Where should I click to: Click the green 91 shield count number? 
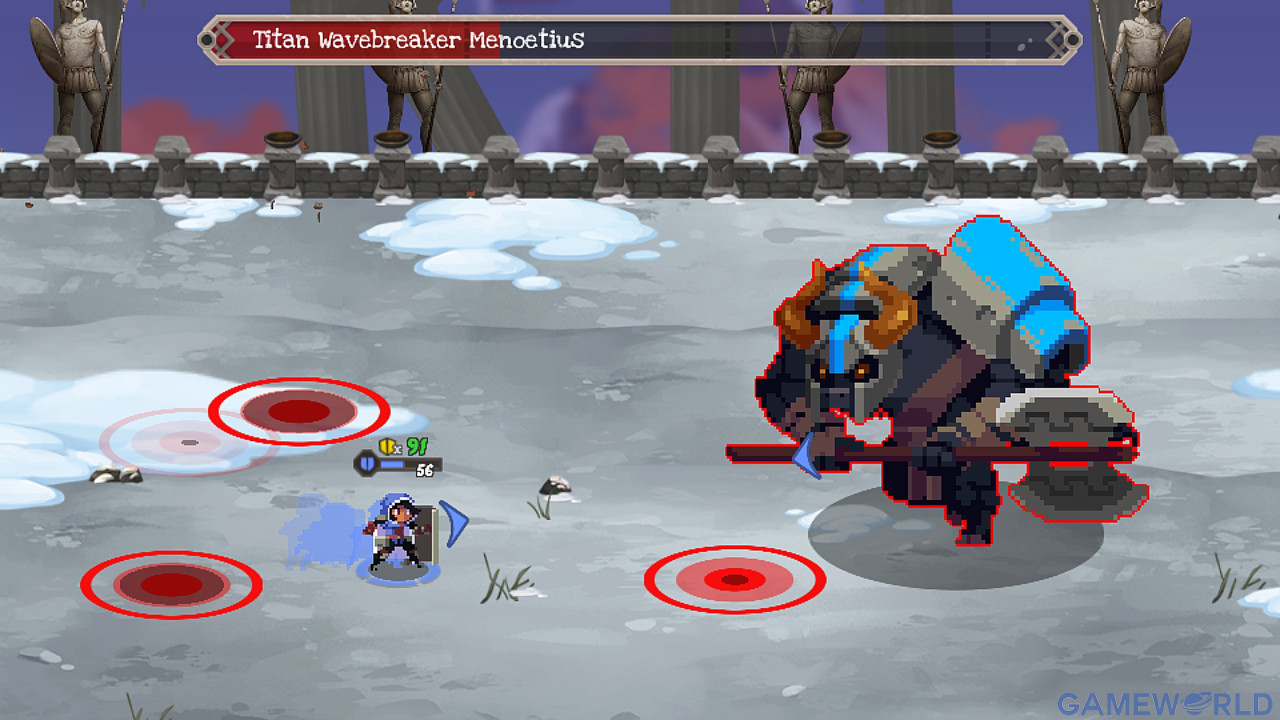click(x=416, y=446)
